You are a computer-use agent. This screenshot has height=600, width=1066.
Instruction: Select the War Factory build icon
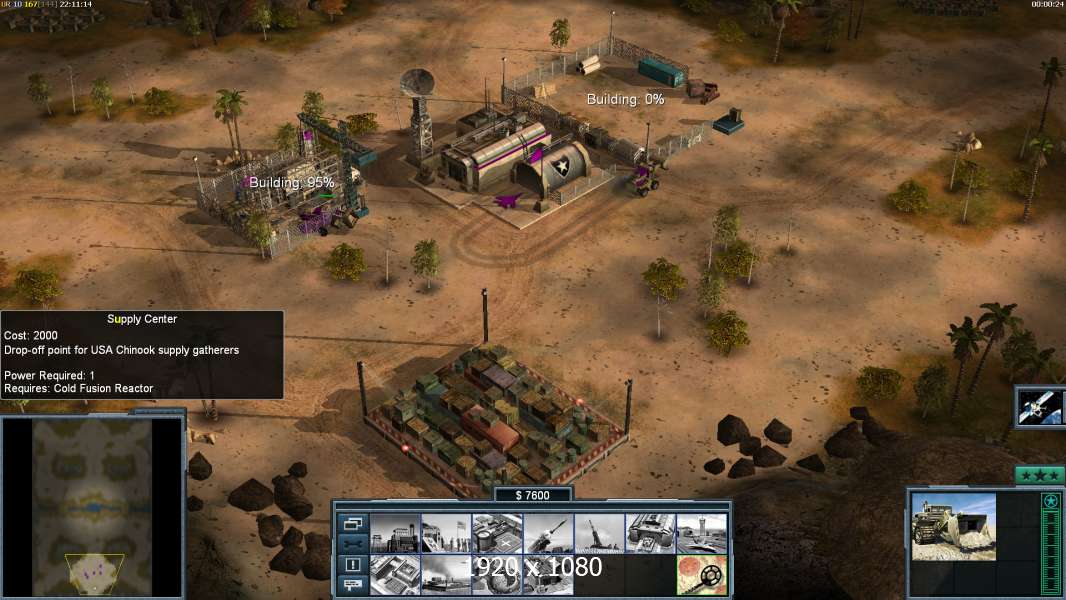coord(650,533)
